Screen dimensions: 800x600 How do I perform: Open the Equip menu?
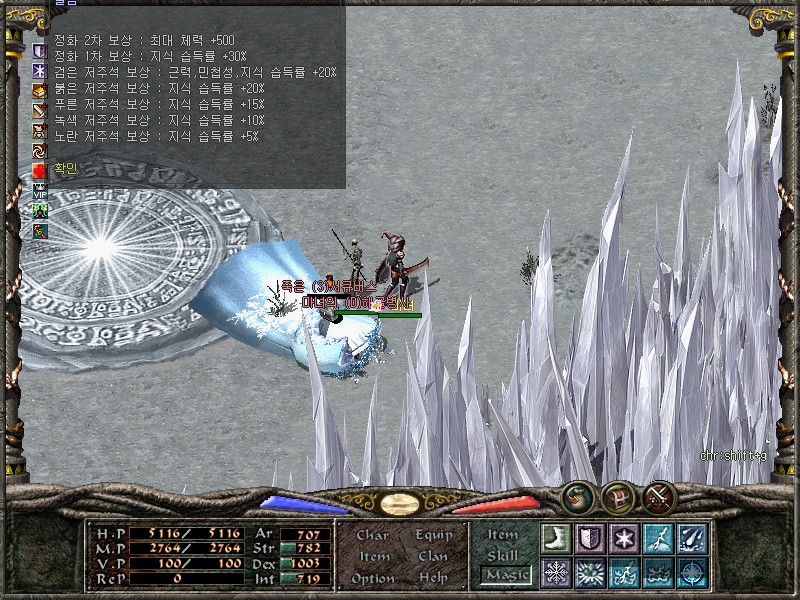(432, 535)
